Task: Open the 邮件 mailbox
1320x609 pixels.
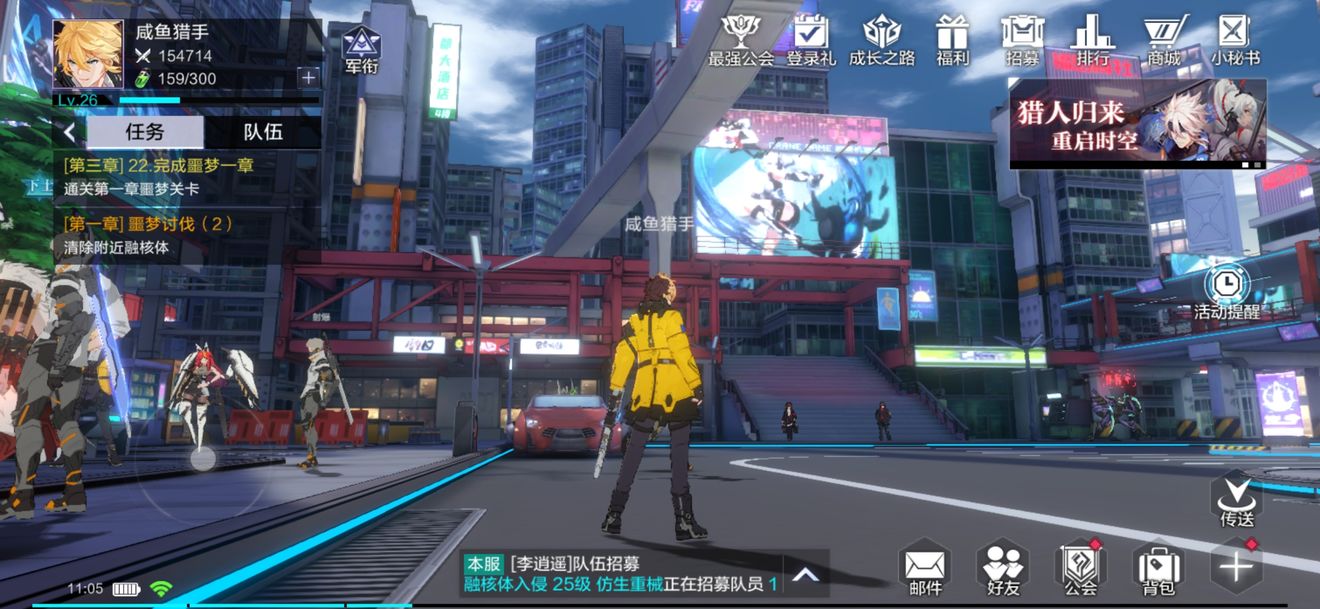Action: 925,569
